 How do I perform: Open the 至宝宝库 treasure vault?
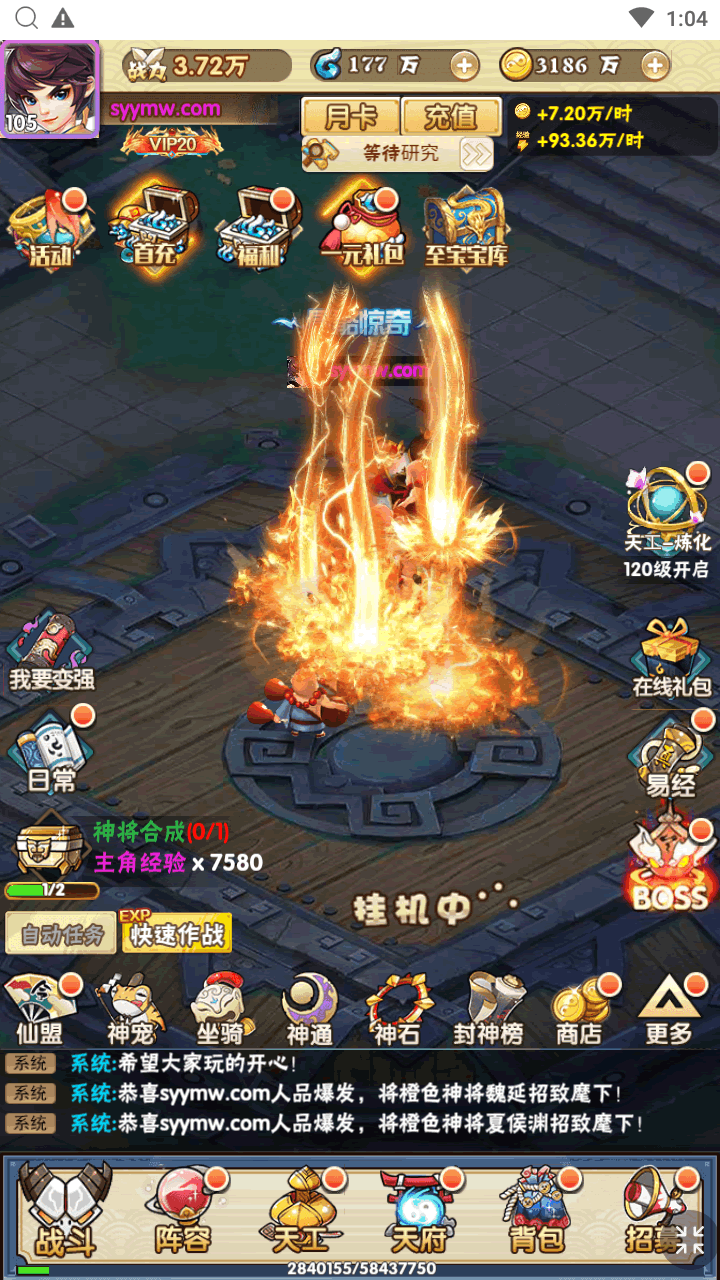click(x=466, y=230)
